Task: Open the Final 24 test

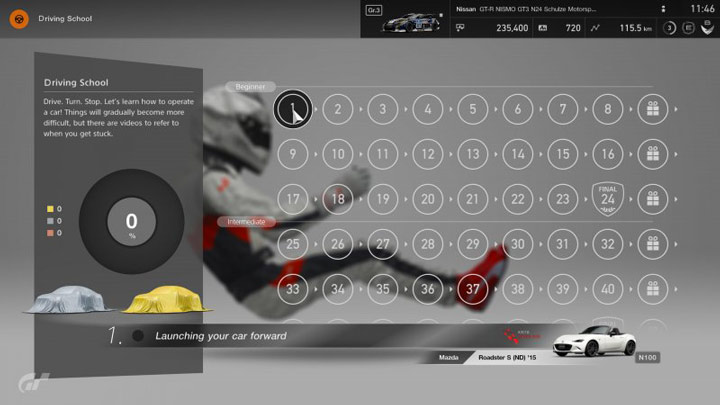Action: (608, 198)
